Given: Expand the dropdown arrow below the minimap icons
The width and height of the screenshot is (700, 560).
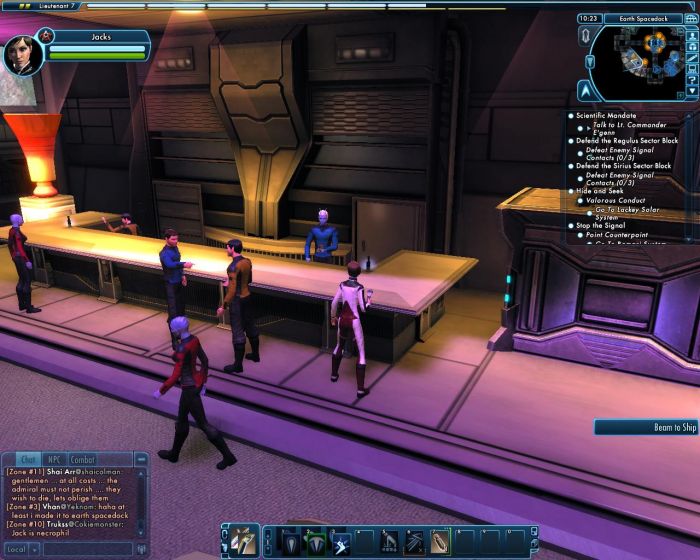Looking at the screenshot, I should 693,92.
